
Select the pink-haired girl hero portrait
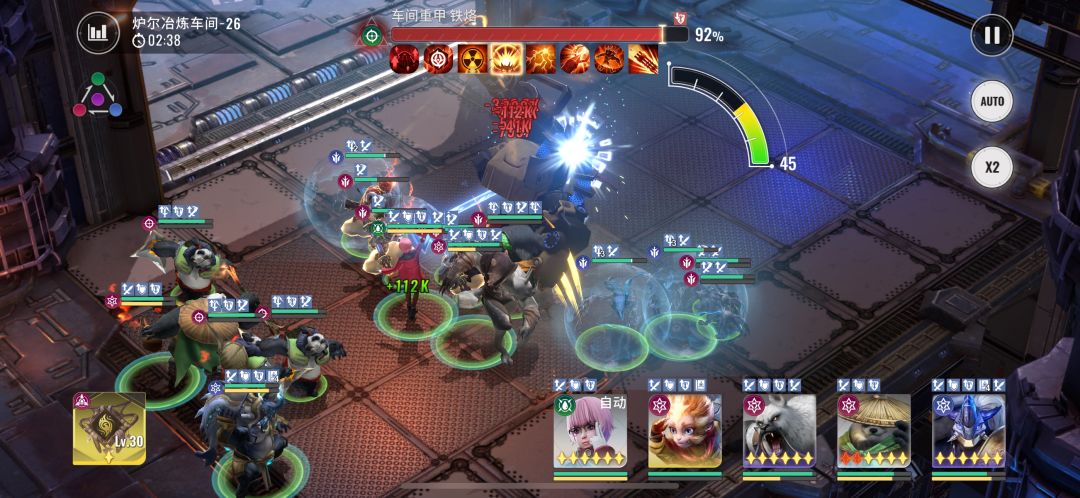pyautogui.click(x=590, y=431)
